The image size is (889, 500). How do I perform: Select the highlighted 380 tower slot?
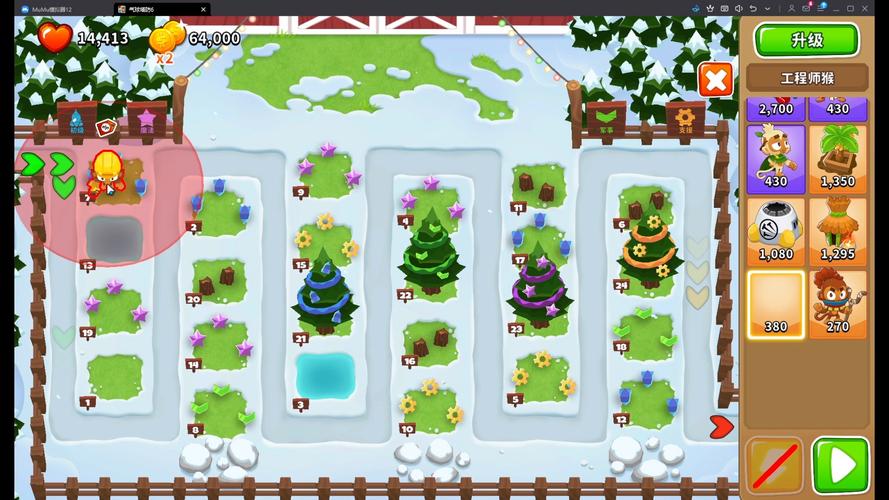[x=776, y=304]
